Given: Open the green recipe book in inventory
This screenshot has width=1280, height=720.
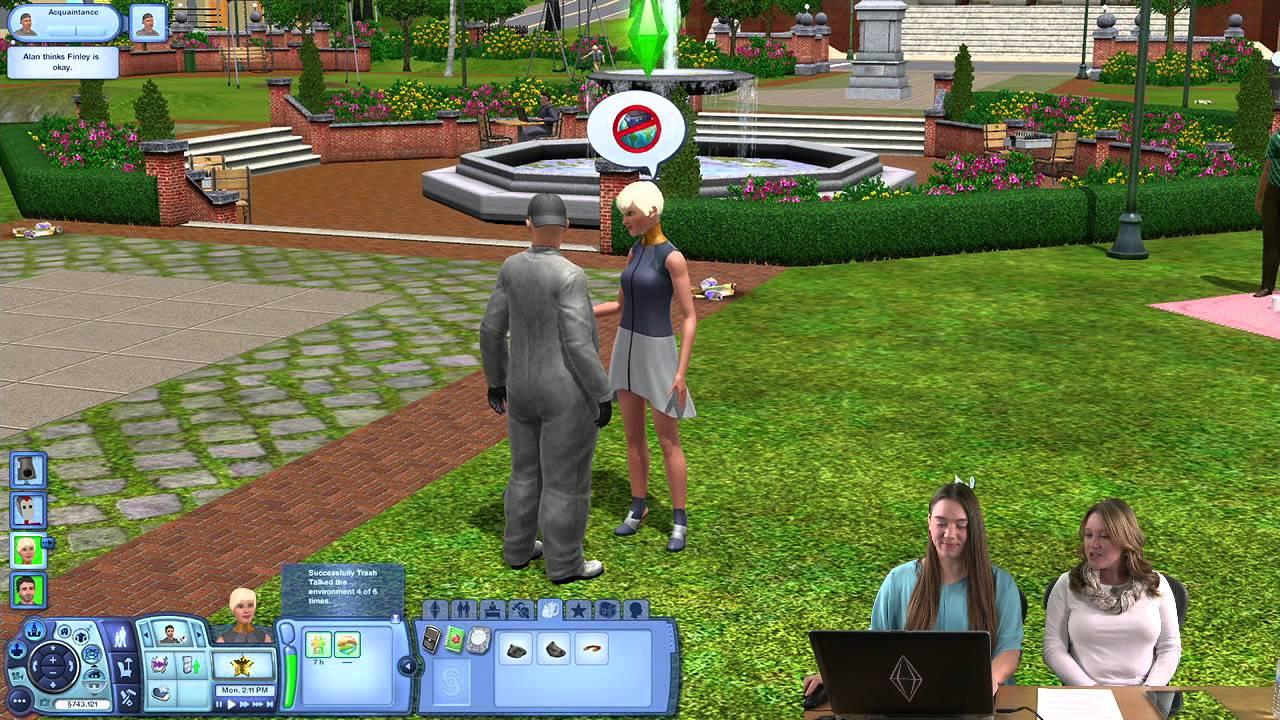Looking at the screenshot, I should coord(455,639).
